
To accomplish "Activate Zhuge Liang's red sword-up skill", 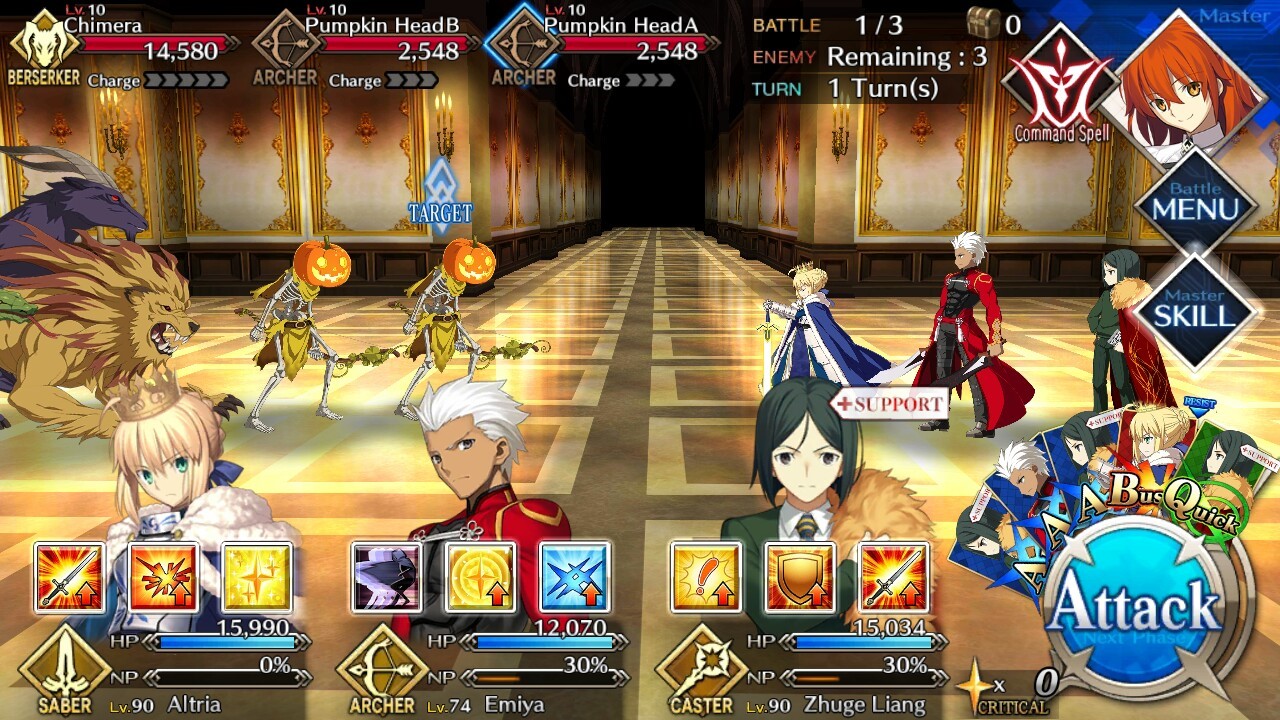I will 893,577.
